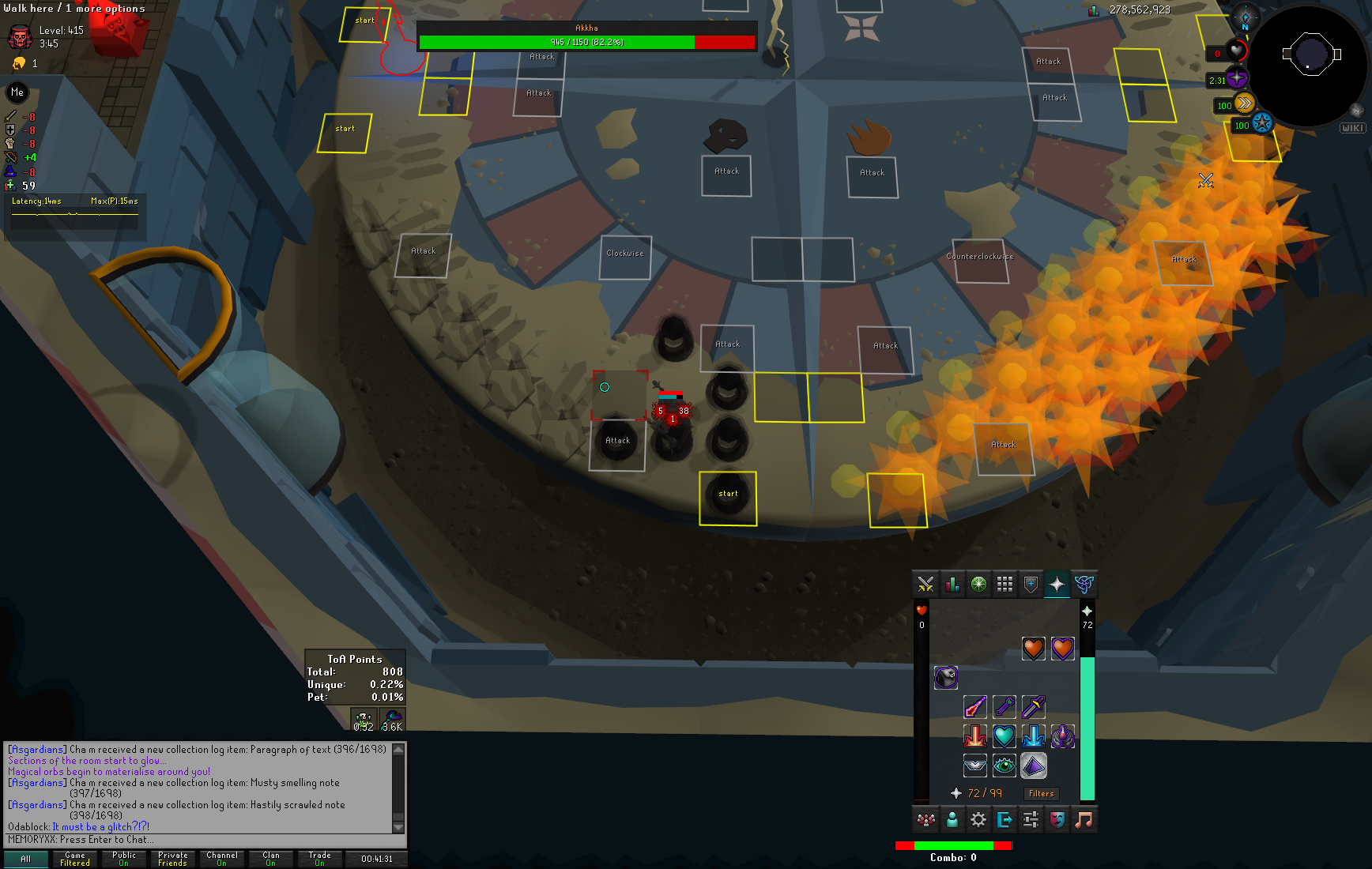The width and height of the screenshot is (1372, 869).
Task: Click the blue special attack orb
Action: click(x=1261, y=124)
